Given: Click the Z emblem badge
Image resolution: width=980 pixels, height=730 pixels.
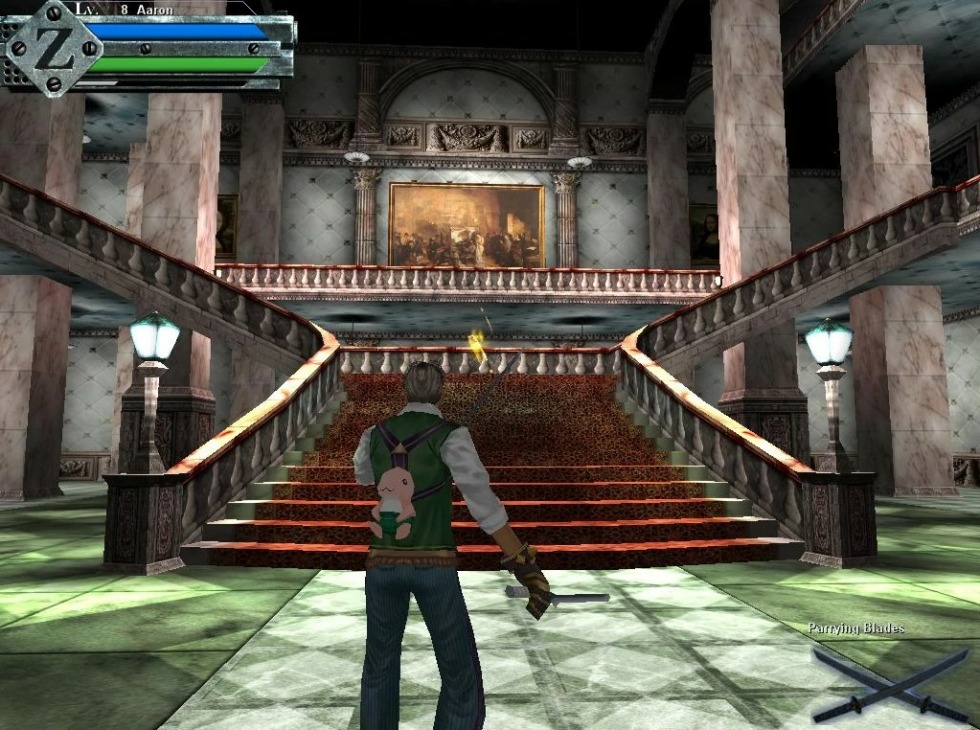Looking at the screenshot, I should tap(53, 48).
